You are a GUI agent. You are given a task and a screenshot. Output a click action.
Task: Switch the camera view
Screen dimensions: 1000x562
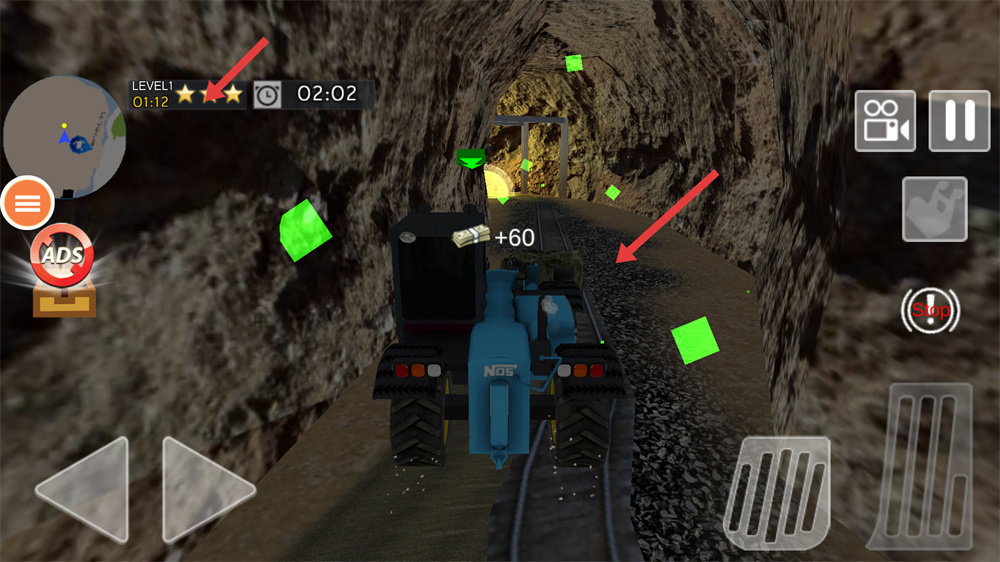tap(885, 121)
